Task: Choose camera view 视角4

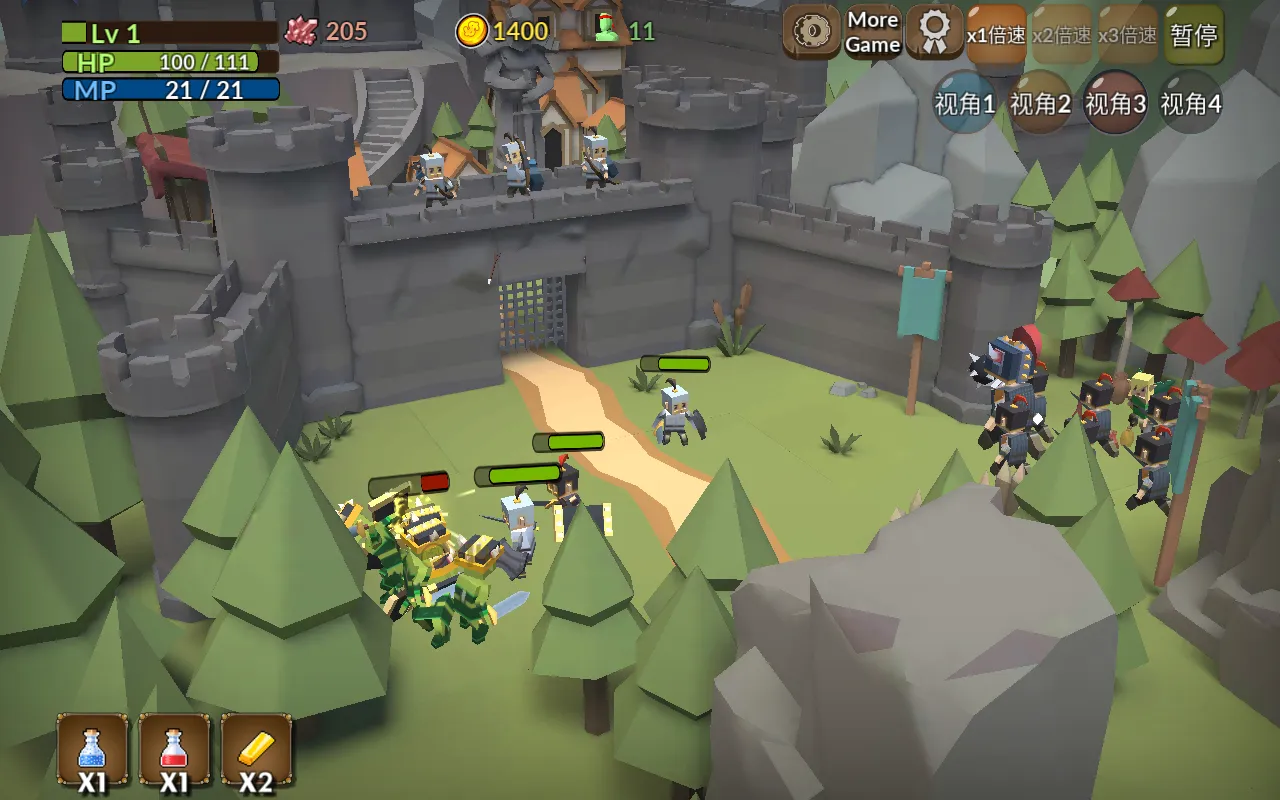Action: tap(1191, 103)
